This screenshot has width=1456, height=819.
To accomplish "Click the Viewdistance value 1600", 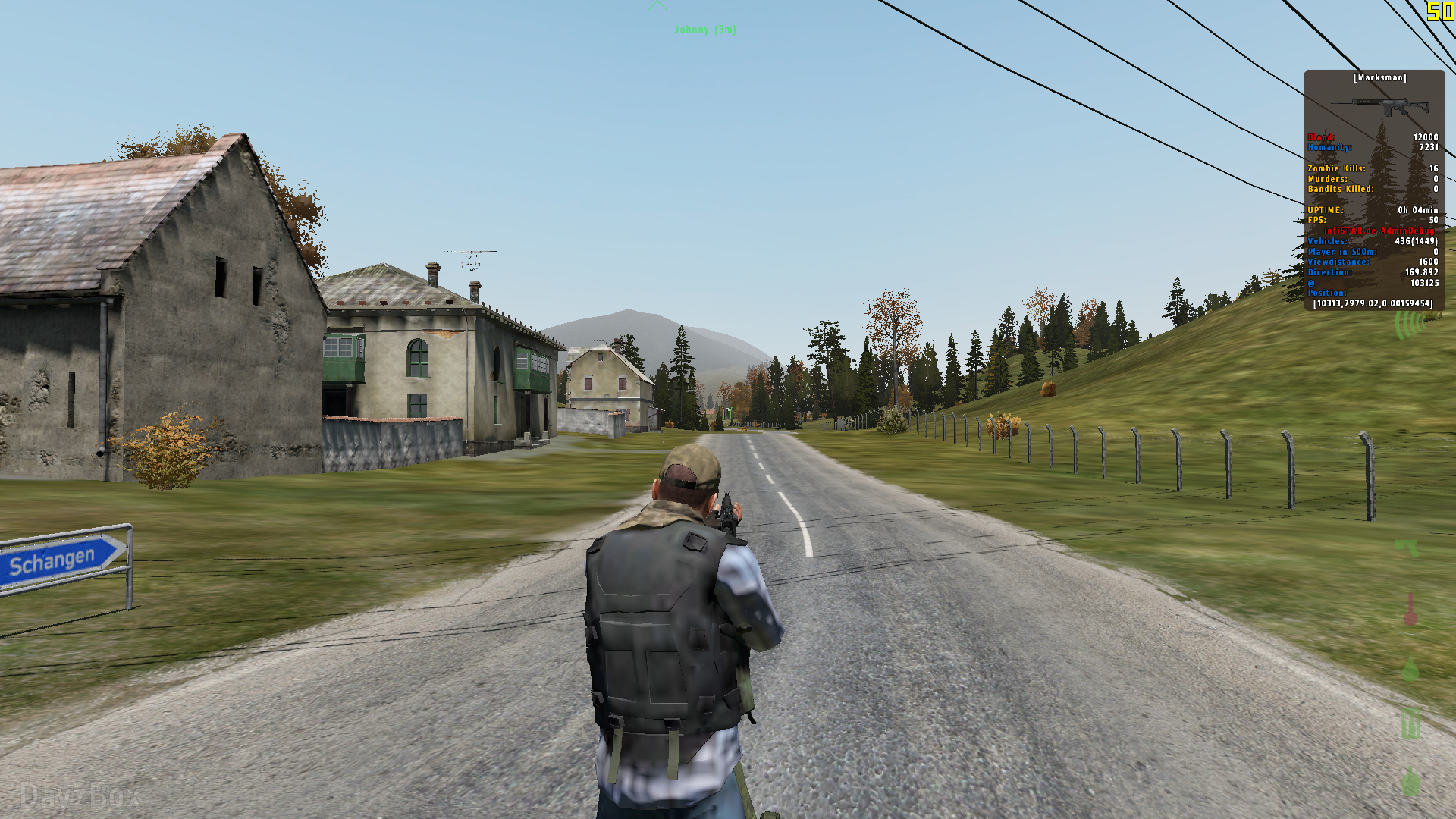I will pos(1427,261).
